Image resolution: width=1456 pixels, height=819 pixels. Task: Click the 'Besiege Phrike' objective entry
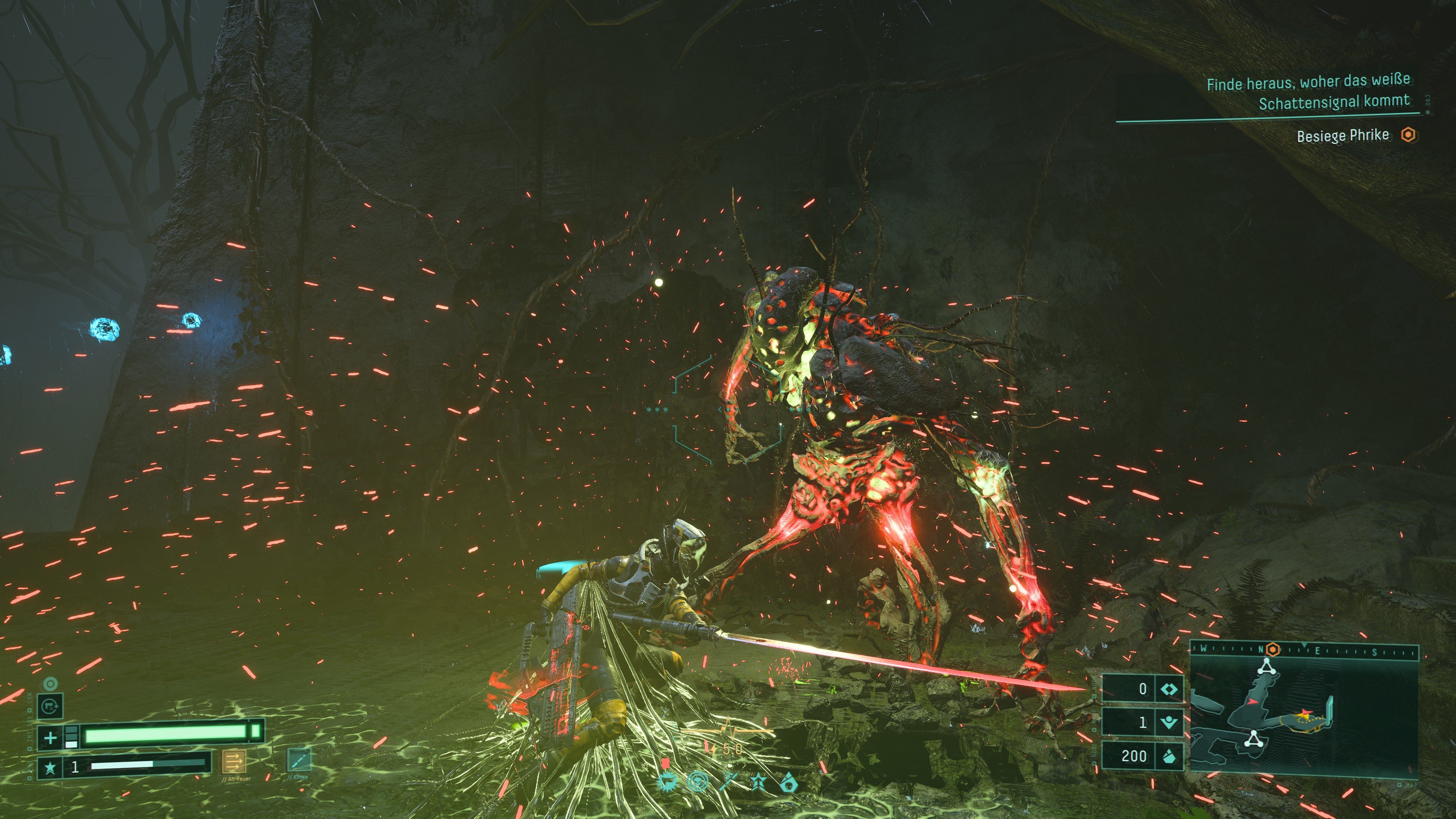pos(1342,136)
